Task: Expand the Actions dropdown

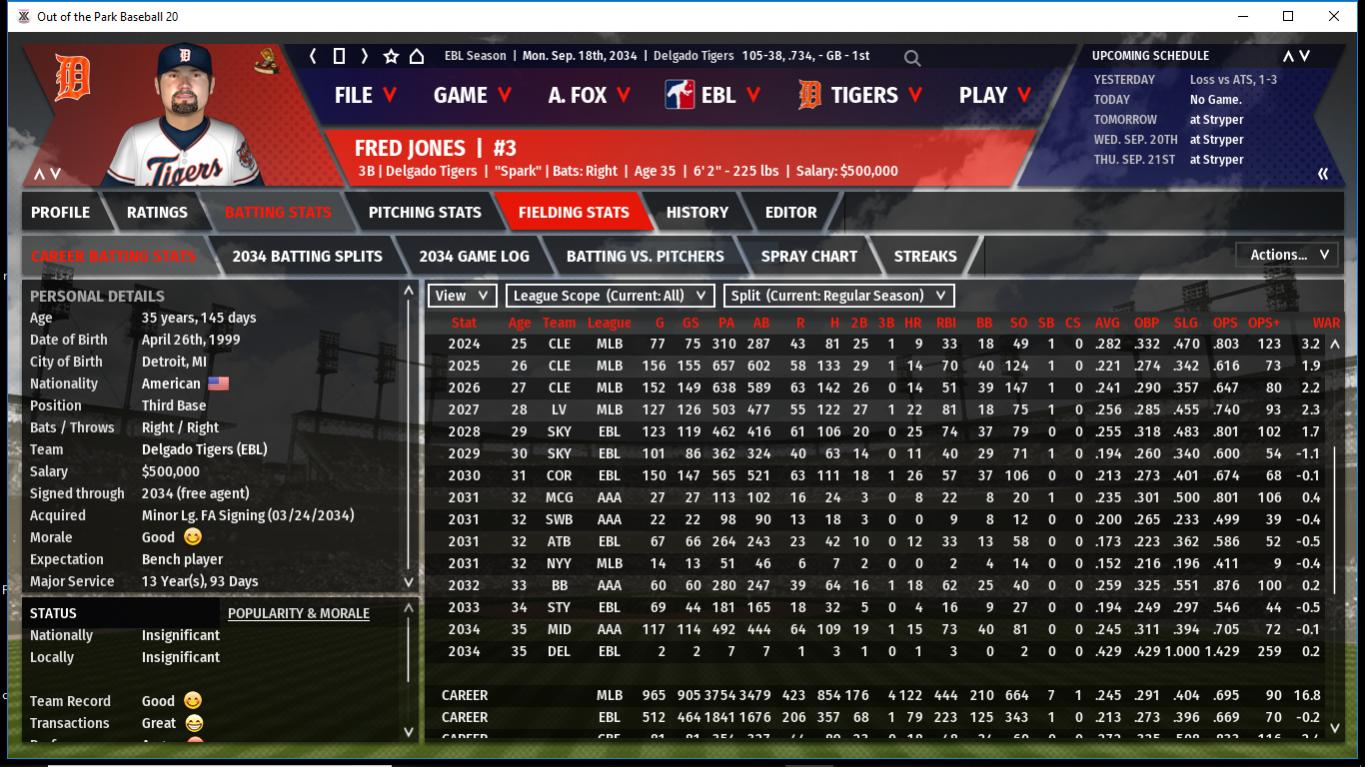Action: click(1288, 255)
